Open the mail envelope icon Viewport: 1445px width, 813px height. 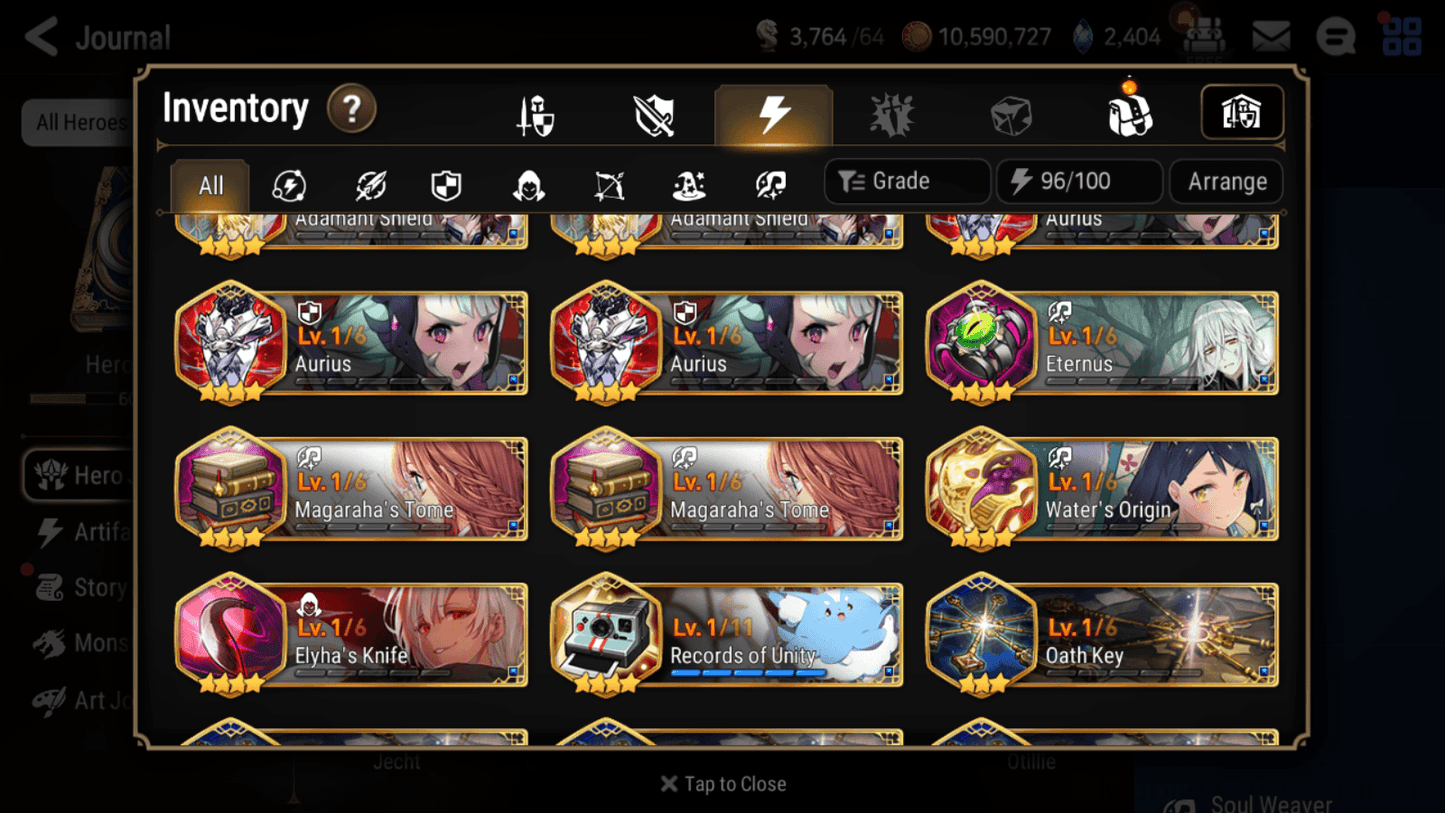[x=1272, y=36]
